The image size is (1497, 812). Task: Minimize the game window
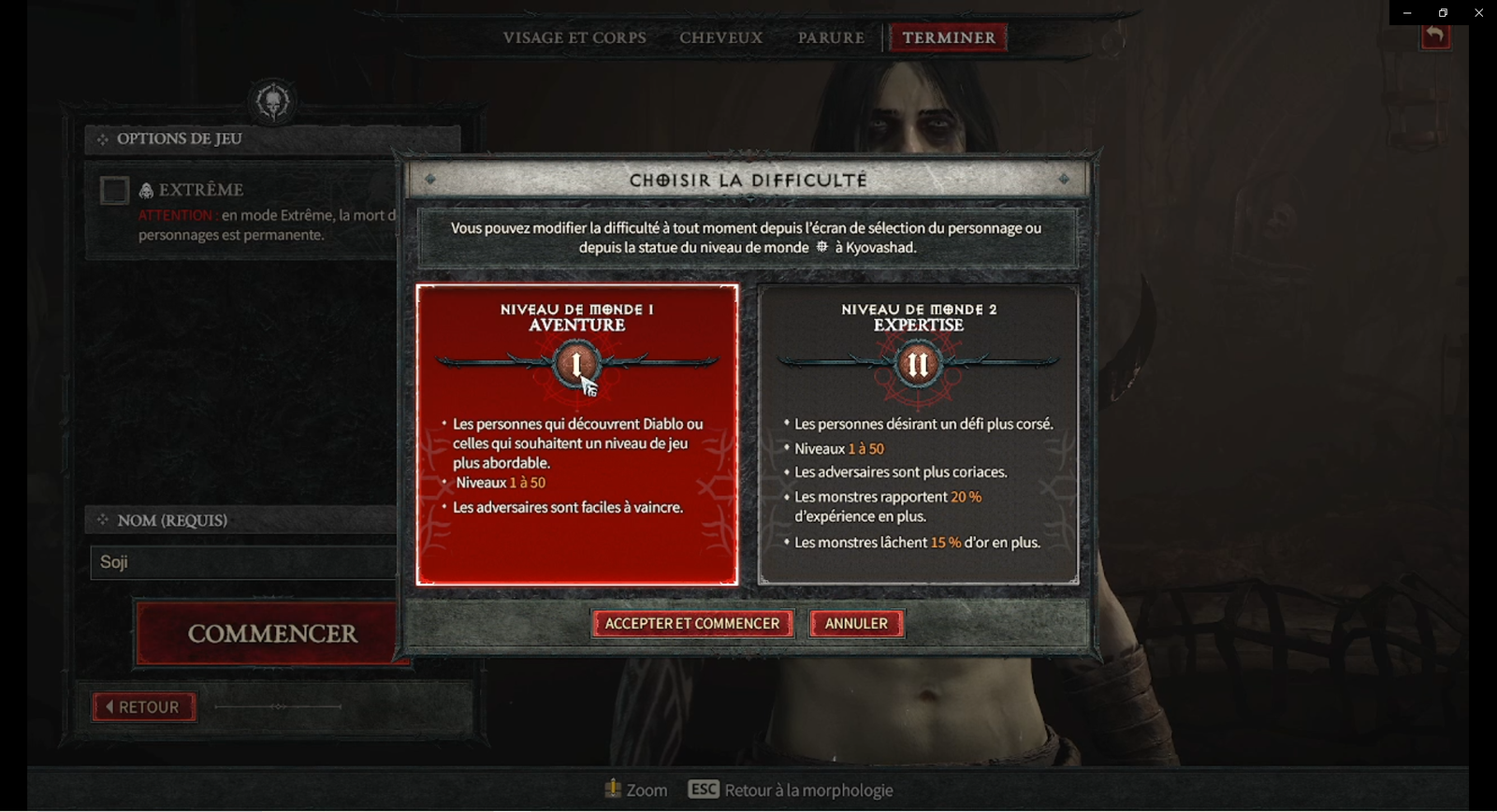pyautogui.click(x=1407, y=13)
